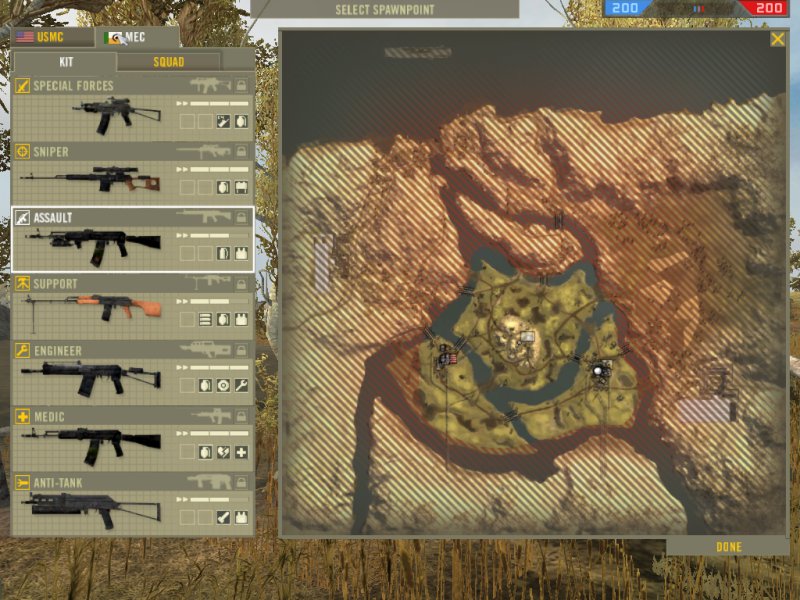800x600 pixels.
Task: Select the MEC team tab
Action: [137, 38]
